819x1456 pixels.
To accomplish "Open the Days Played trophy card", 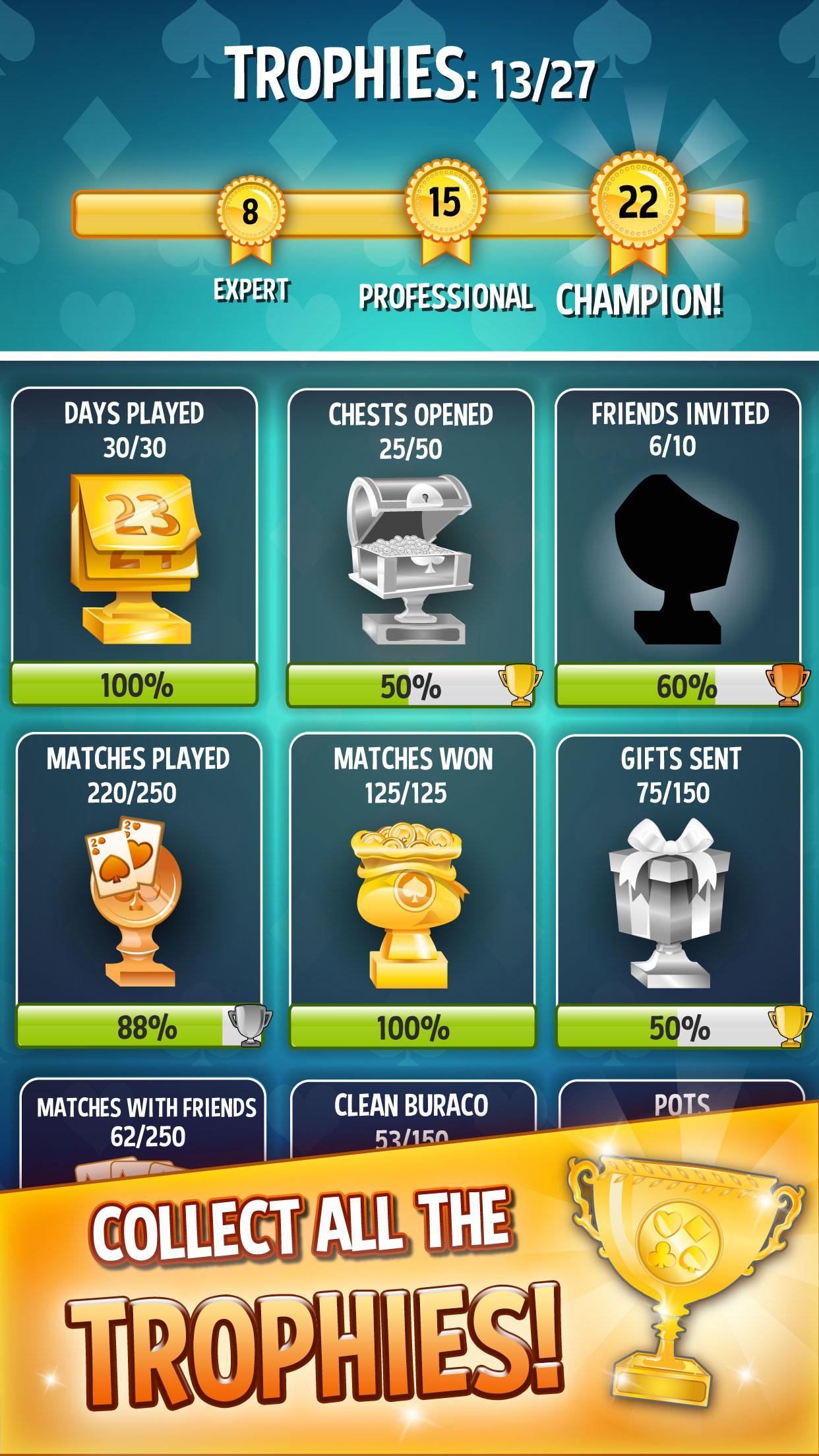I will click(134, 547).
